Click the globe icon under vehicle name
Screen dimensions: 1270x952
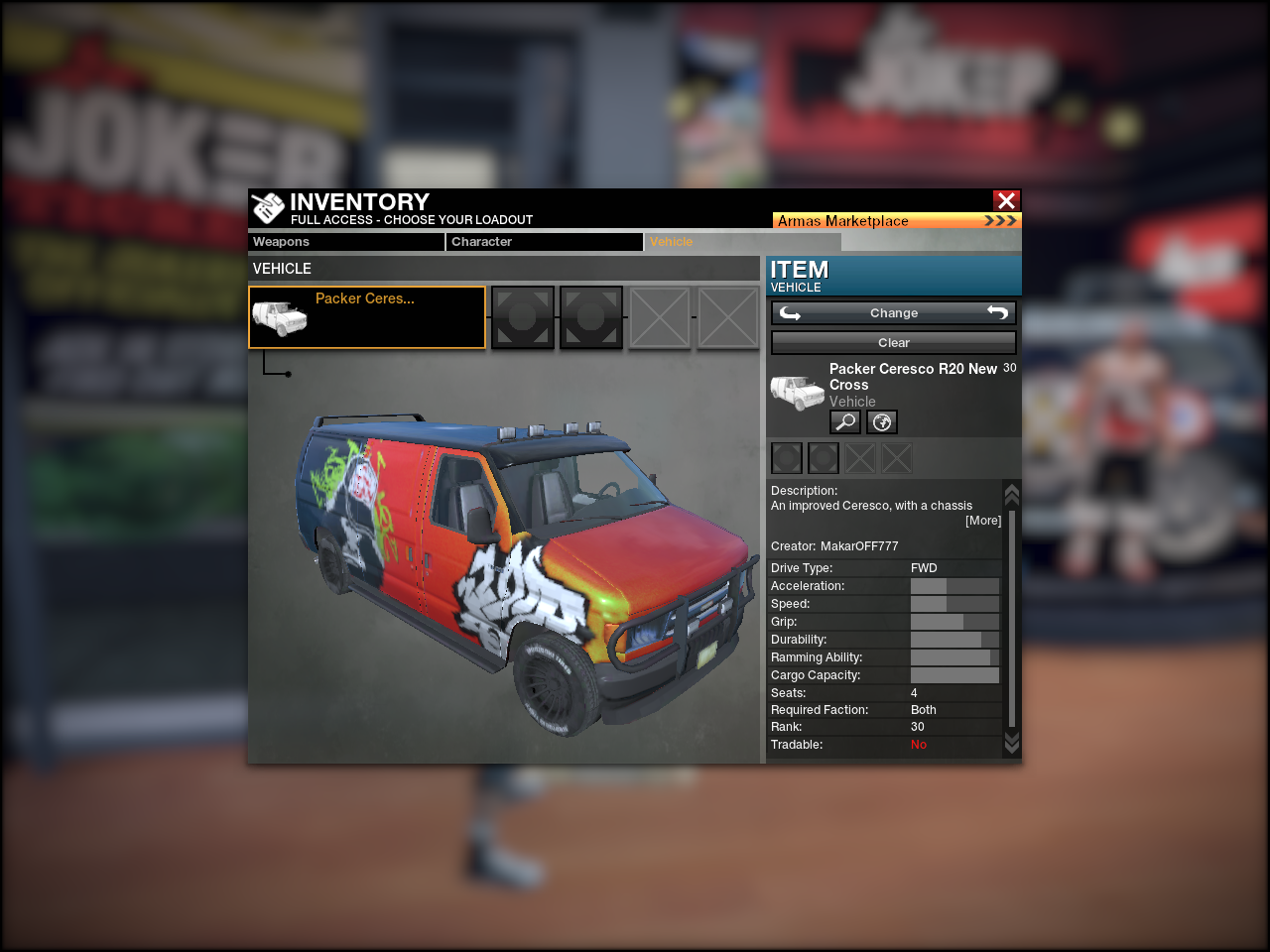tap(882, 422)
